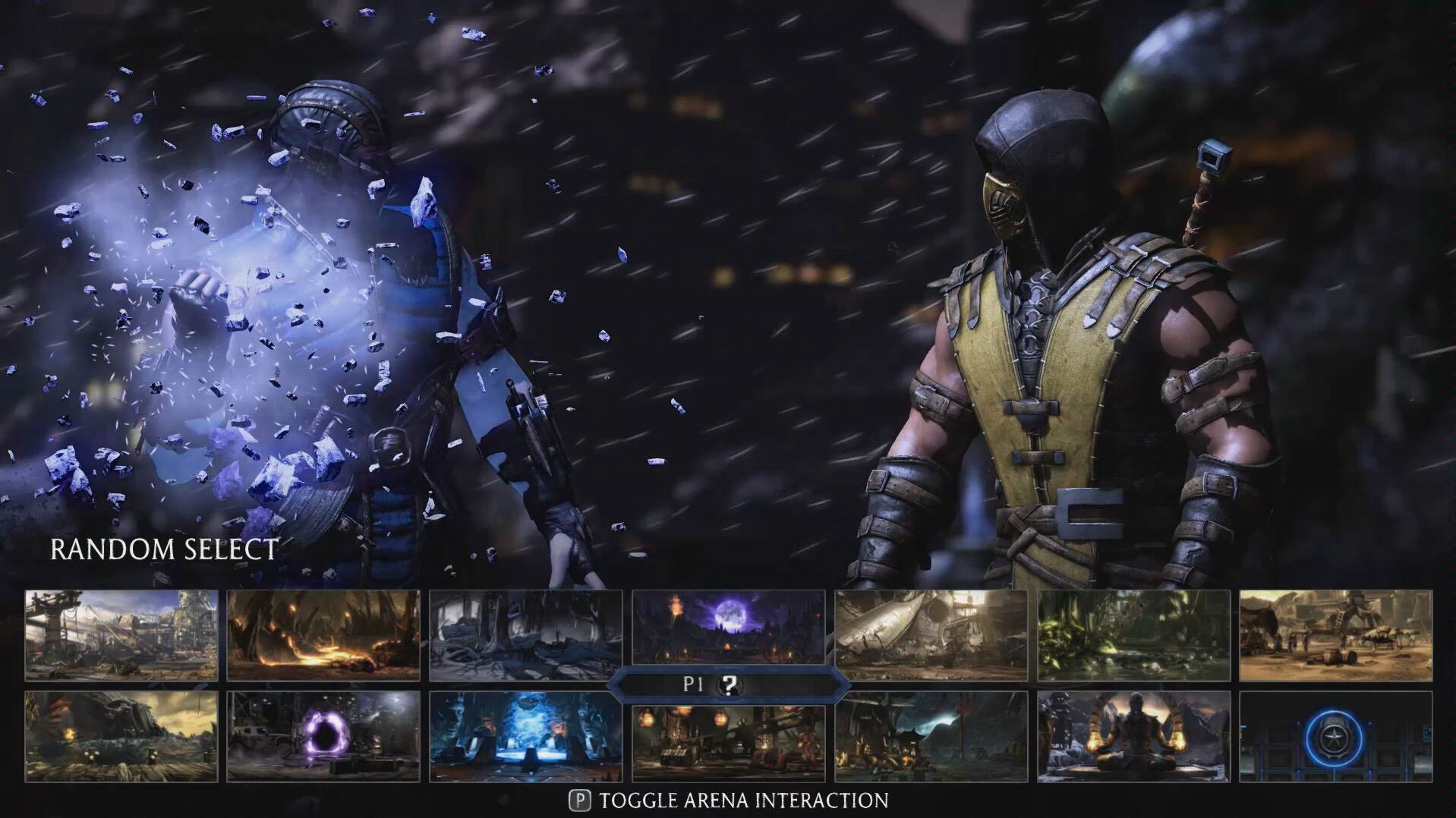
Task: Pick the meditating statue arena thumbnail
Action: click(x=1133, y=736)
